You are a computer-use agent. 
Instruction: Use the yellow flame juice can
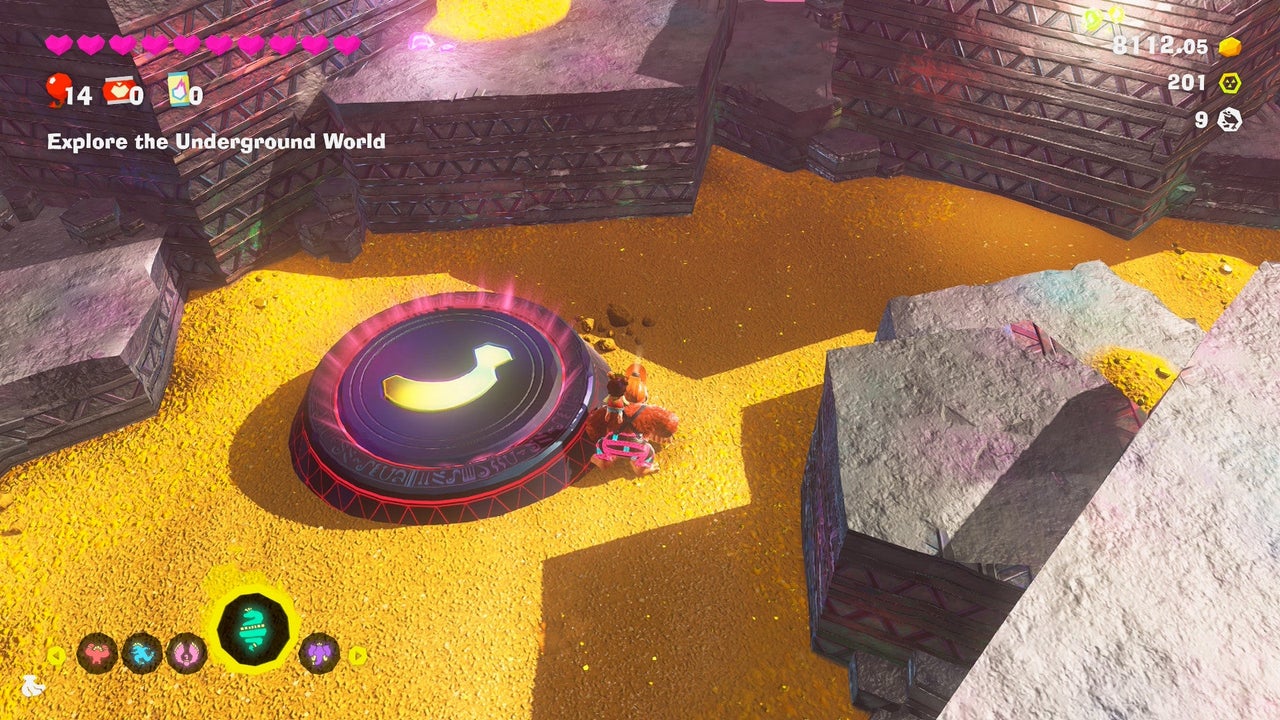click(x=178, y=90)
